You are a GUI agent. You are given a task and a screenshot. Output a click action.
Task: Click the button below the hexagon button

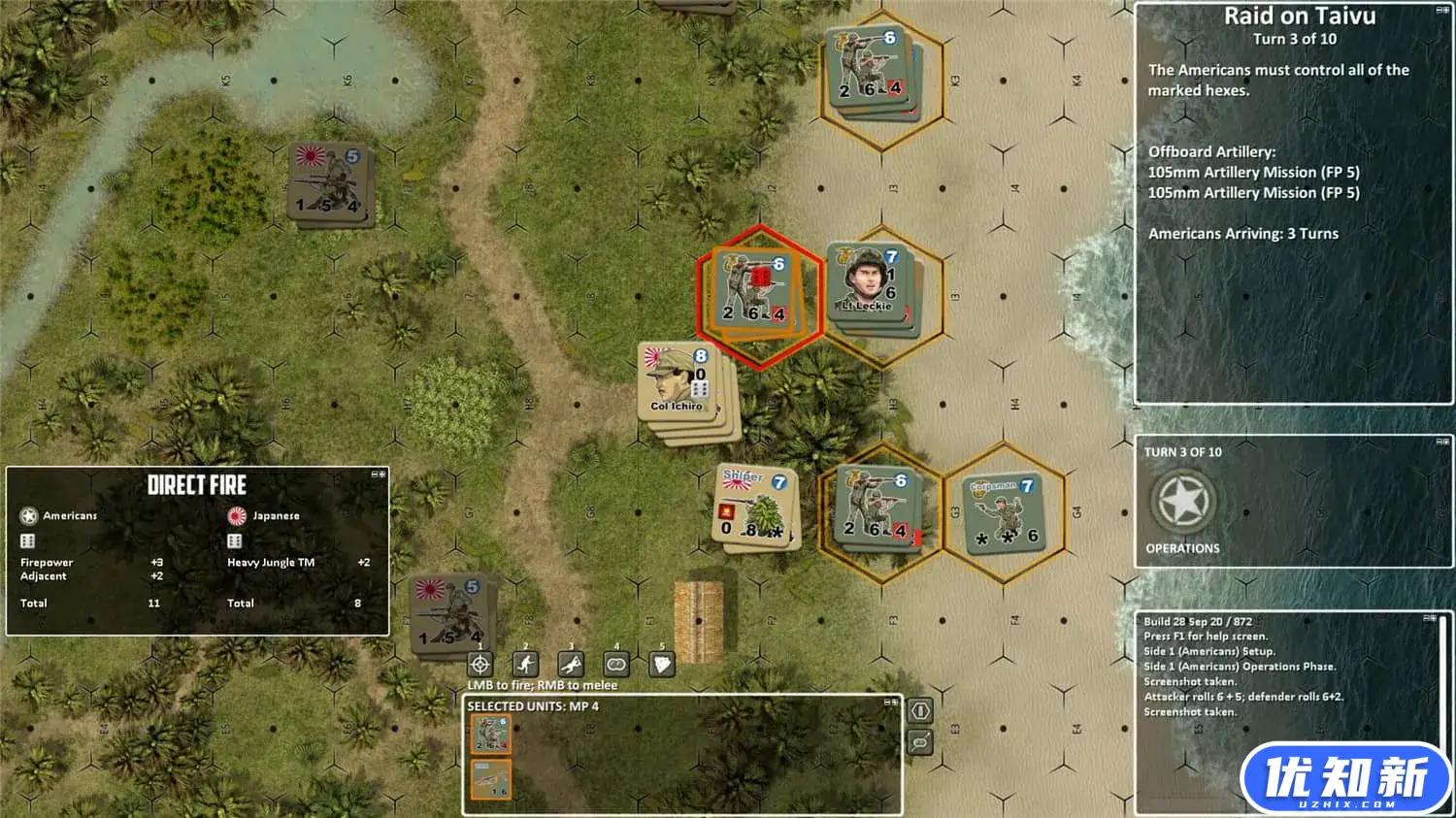point(920,743)
